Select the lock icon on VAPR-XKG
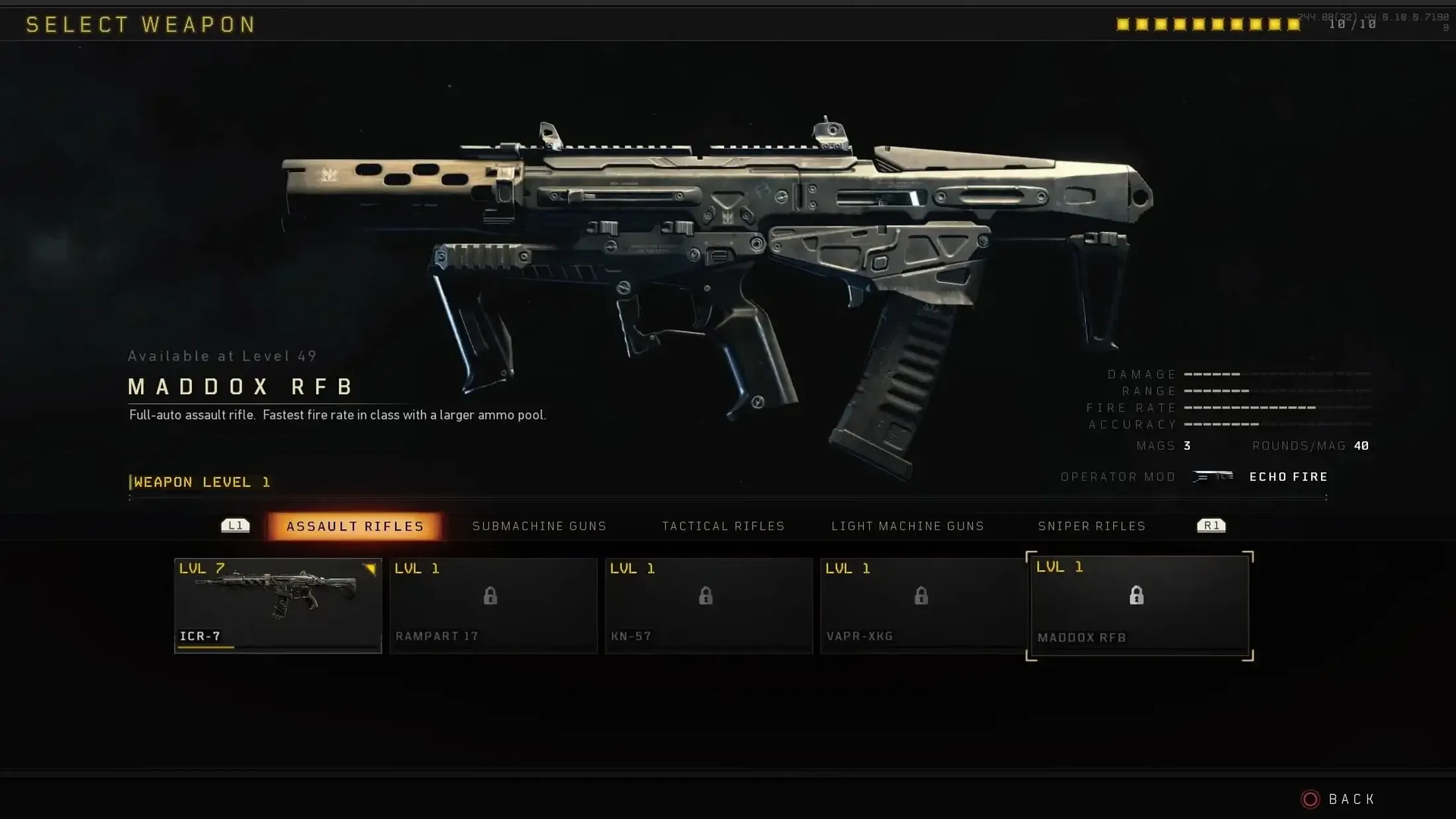 click(x=923, y=596)
